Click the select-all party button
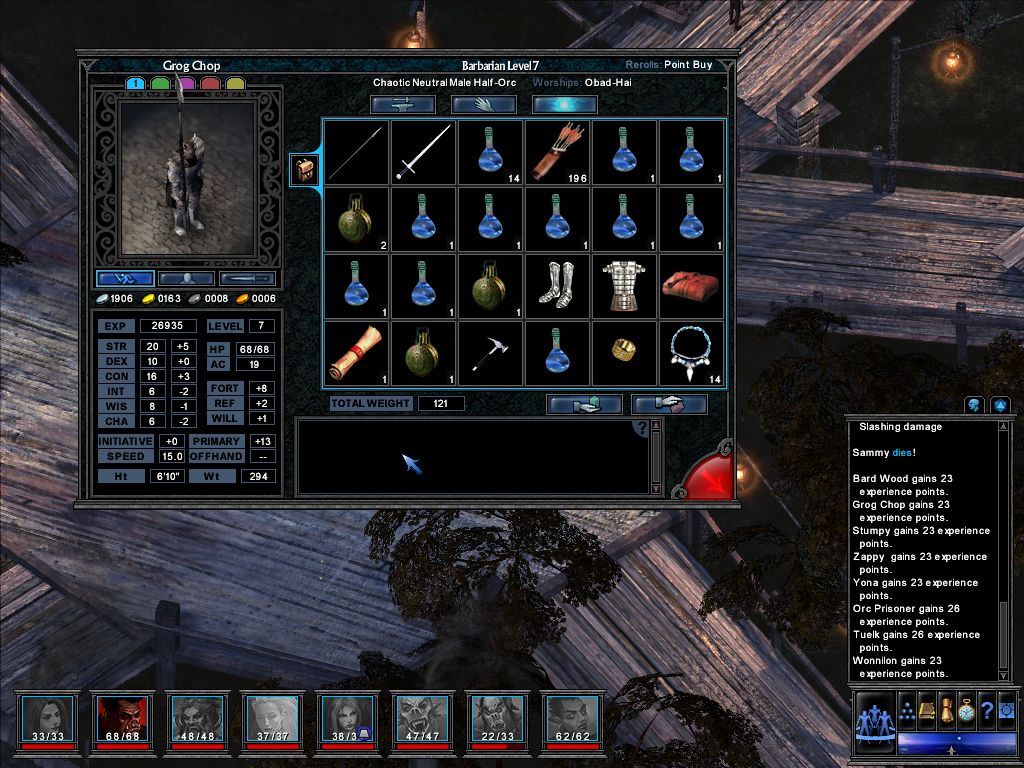1024x768 pixels. click(873, 720)
